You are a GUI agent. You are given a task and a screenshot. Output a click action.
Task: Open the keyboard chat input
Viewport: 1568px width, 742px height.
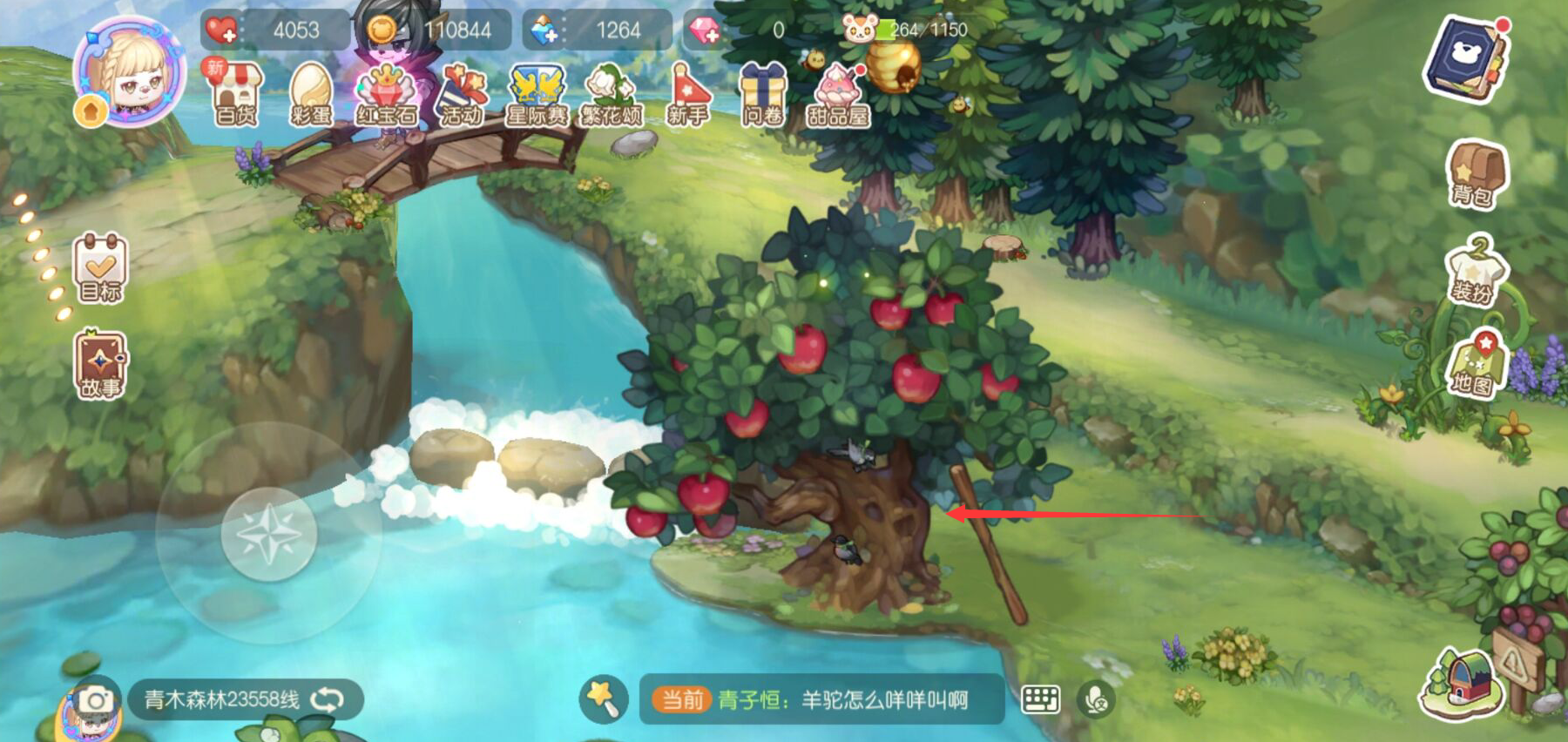(x=1042, y=697)
